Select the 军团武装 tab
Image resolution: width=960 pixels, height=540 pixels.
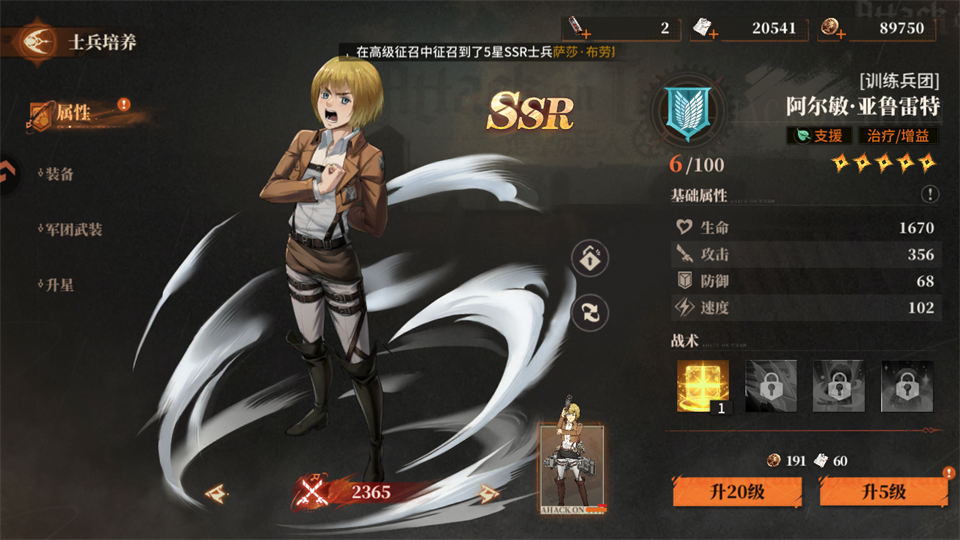pyautogui.click(x=73, y=229)
